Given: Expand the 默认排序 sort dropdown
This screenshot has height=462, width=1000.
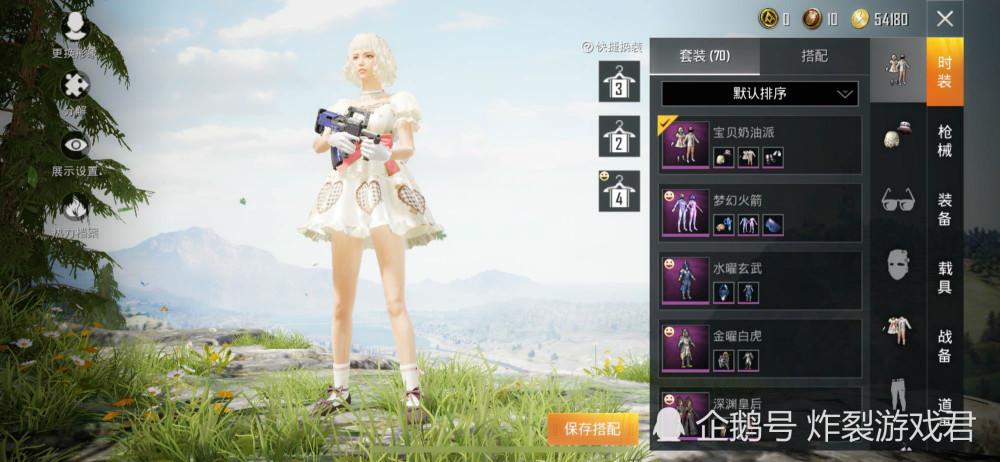Looking at the screenshot, I should (760, 94).
